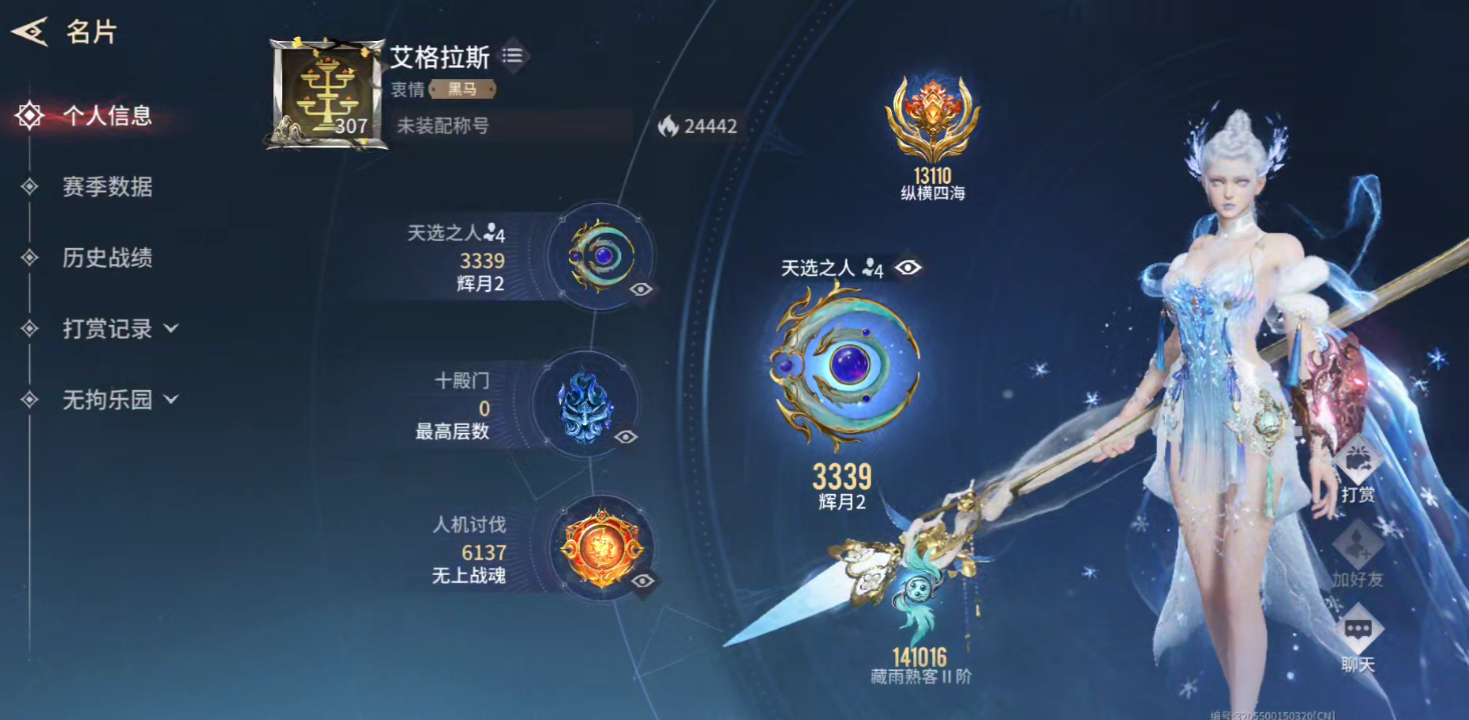Open the 历史战绩 tab

[x=107, y=258]
